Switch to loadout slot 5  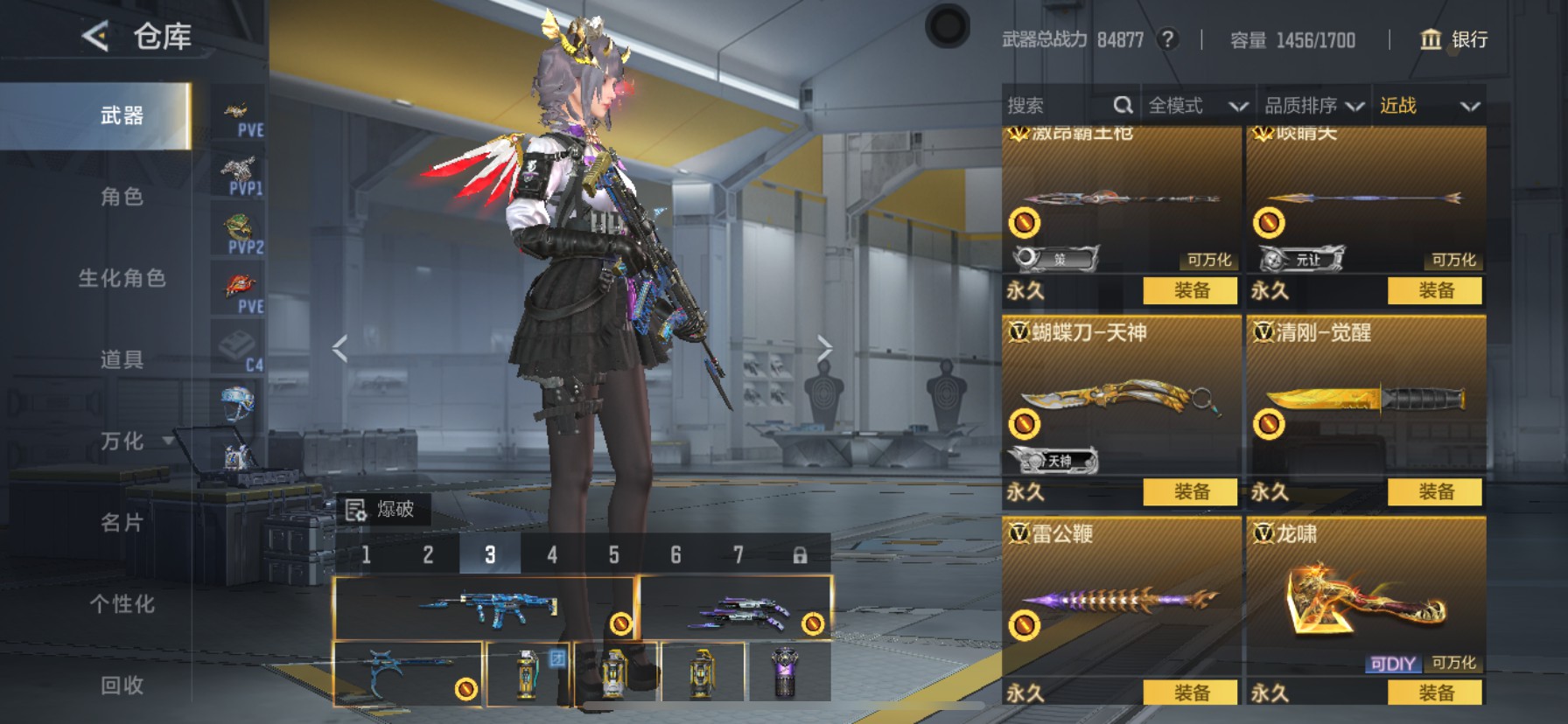(x=613, y=555)
